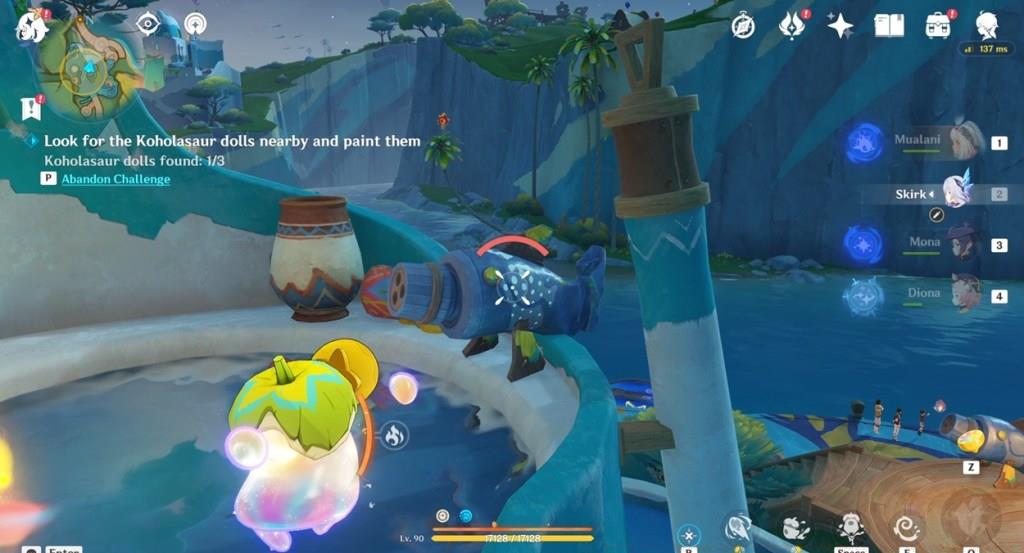Viewport: 1024px width, 553px height.
Task: Trigger the jump action icon
Action: [851, 526]
